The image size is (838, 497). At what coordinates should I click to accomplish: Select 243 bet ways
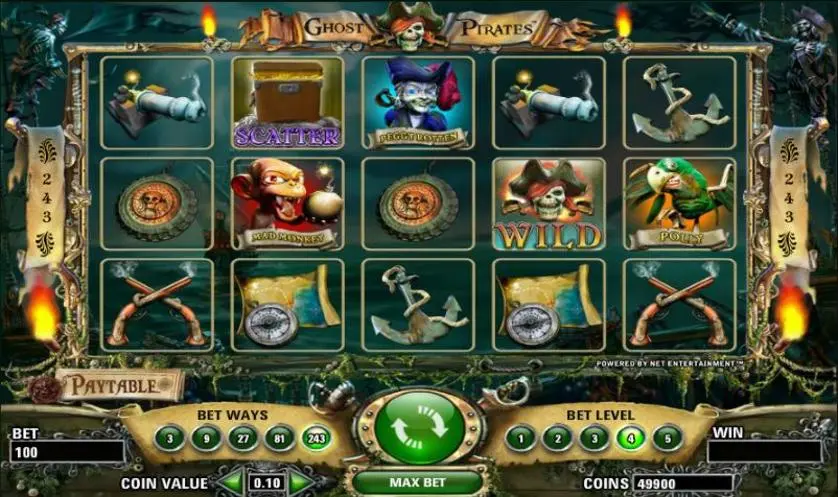point(315,437)
